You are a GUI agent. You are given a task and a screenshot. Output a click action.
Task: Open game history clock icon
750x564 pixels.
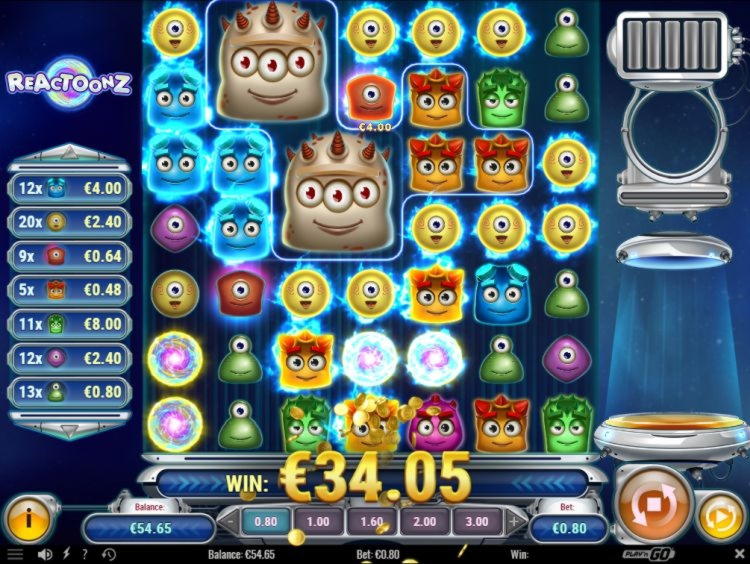pos(107,553)
